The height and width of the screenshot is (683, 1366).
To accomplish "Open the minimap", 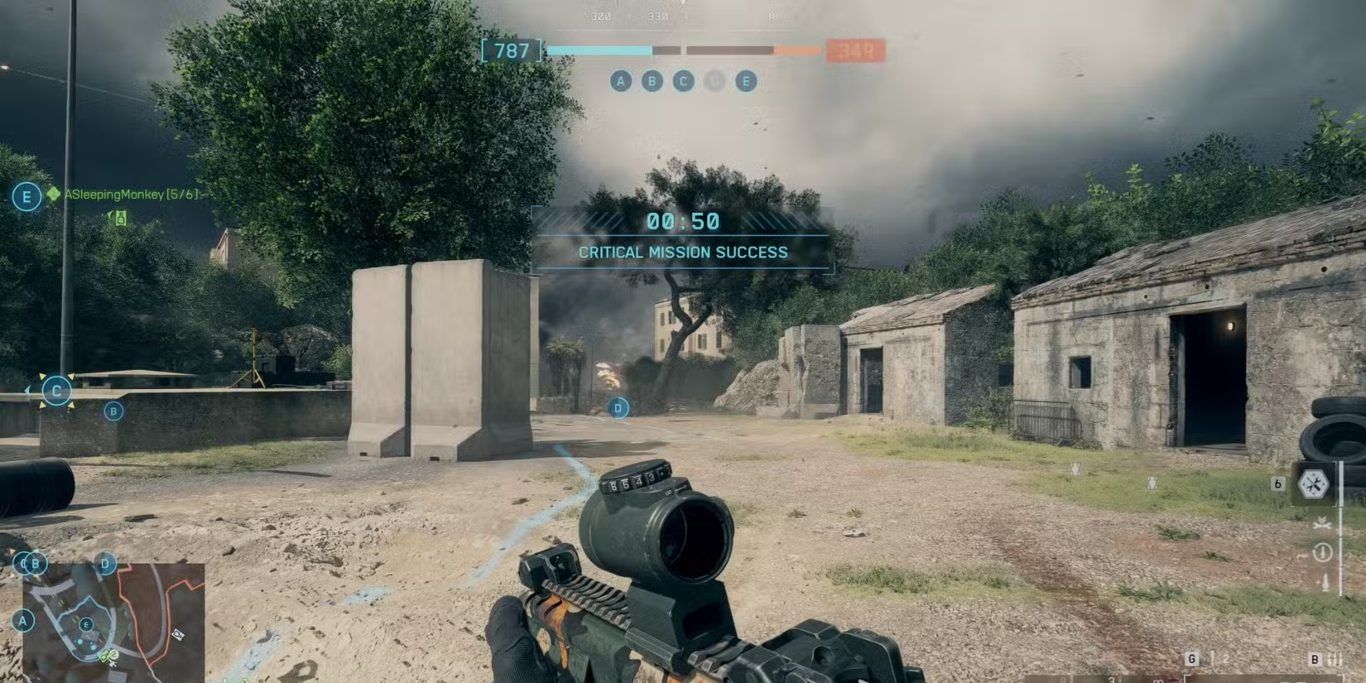I will (113, 622).
